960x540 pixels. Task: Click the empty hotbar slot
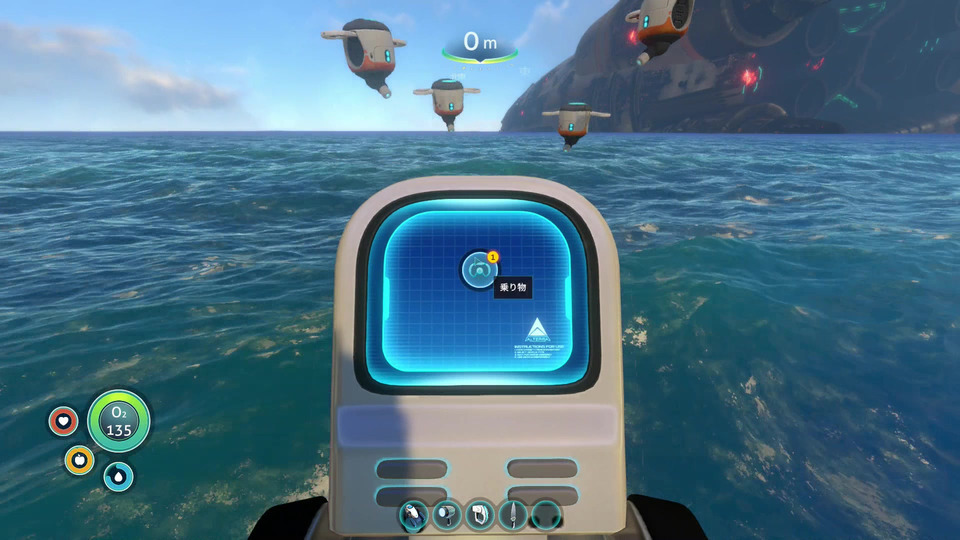click(546, 515)
